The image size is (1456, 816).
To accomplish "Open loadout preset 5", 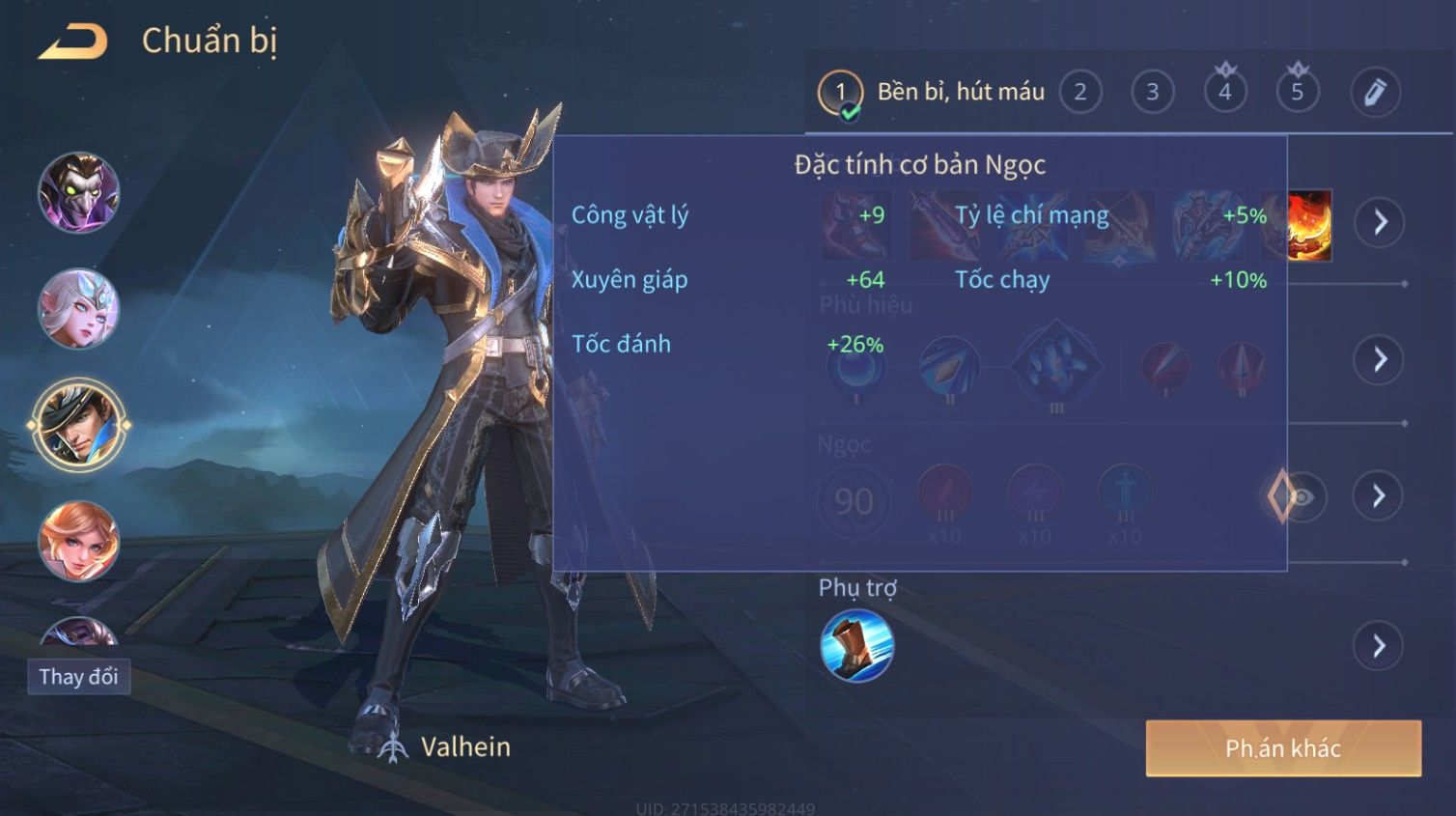I will (1298, 93).
